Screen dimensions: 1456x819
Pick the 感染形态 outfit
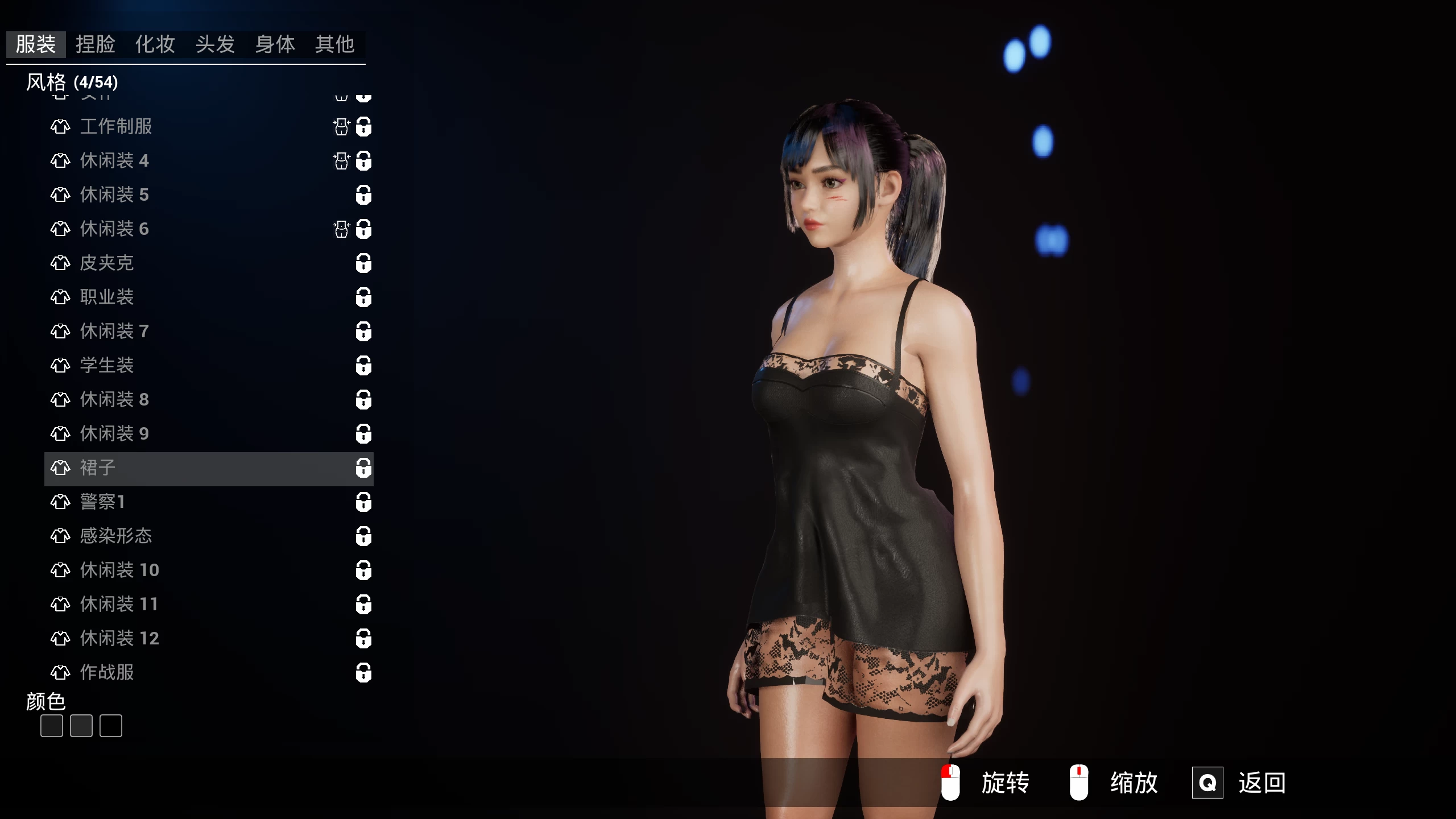(x=116, y=536)
